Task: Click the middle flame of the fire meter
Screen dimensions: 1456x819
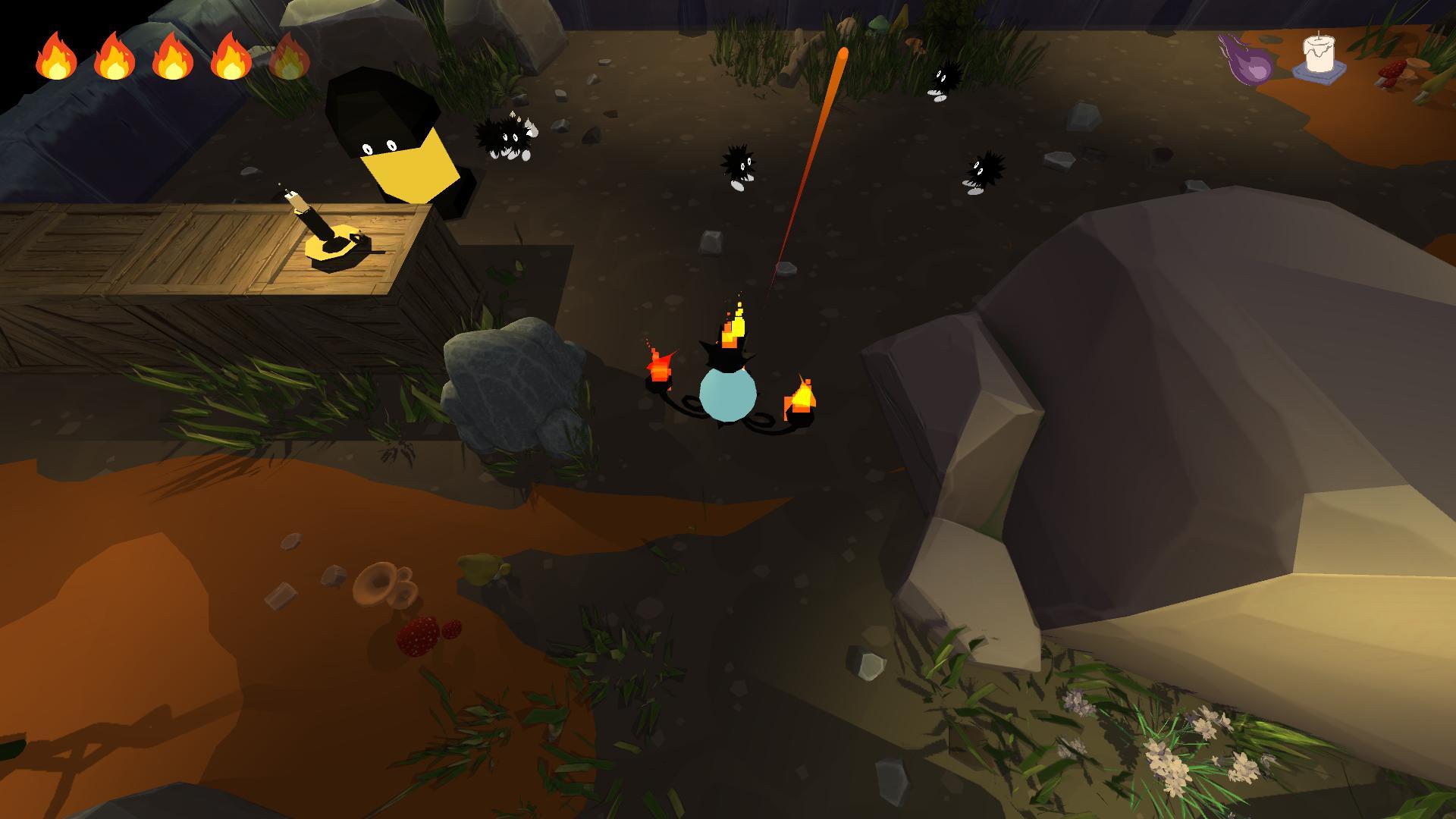Action: tap(171, 55)
